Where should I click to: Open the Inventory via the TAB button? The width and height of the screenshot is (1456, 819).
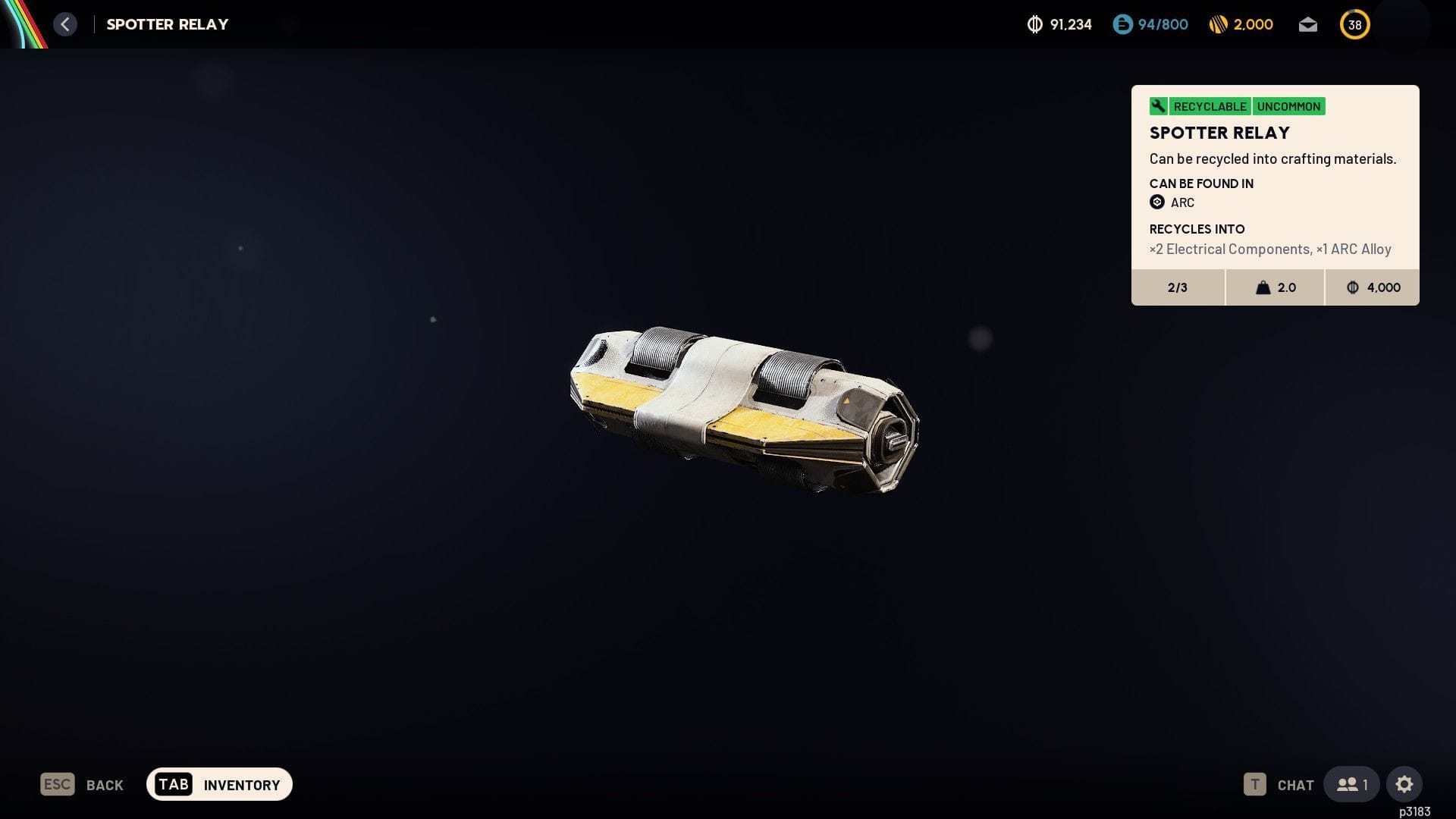pos(174,784)
